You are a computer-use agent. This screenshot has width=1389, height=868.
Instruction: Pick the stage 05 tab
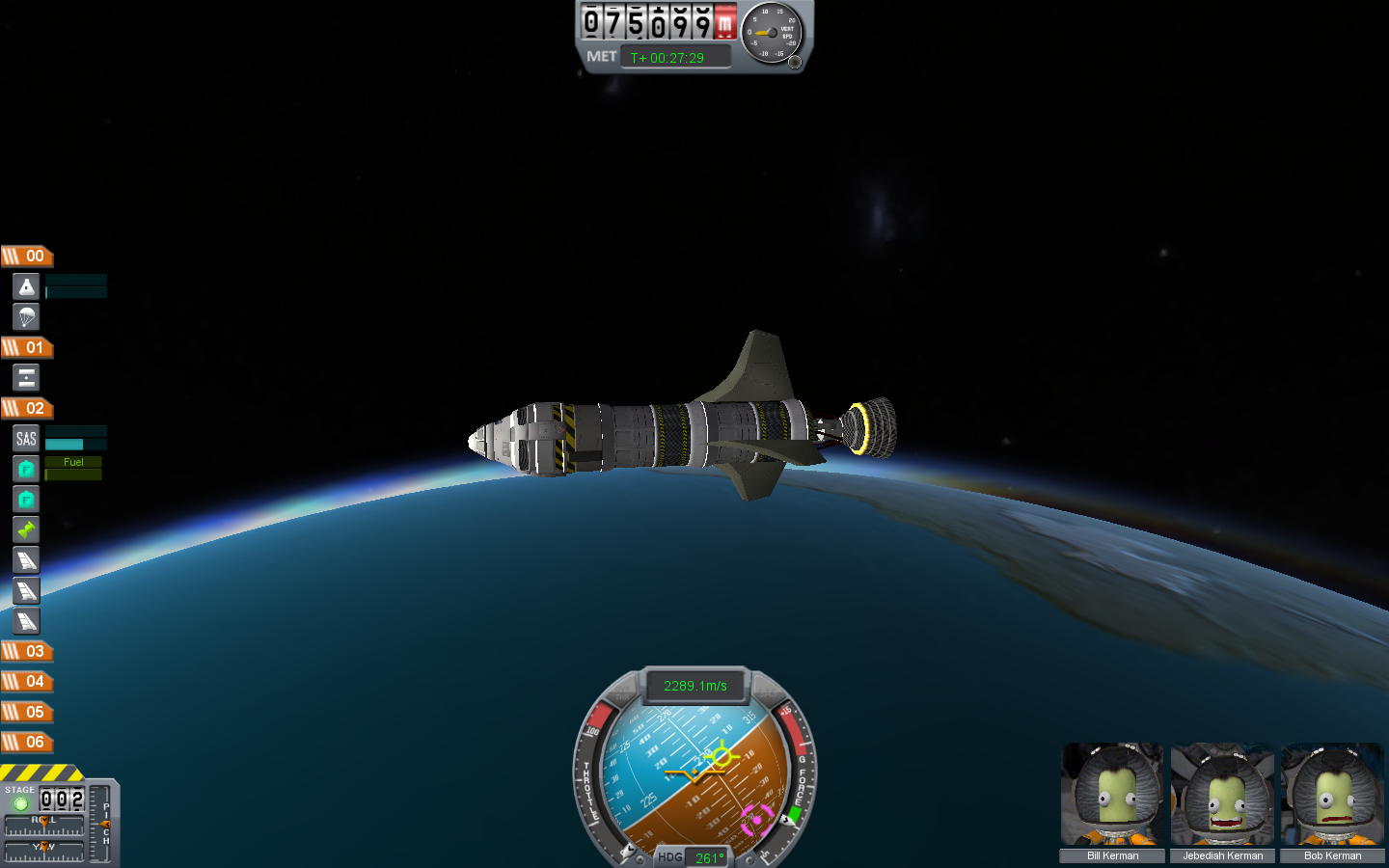coord(27,712)
